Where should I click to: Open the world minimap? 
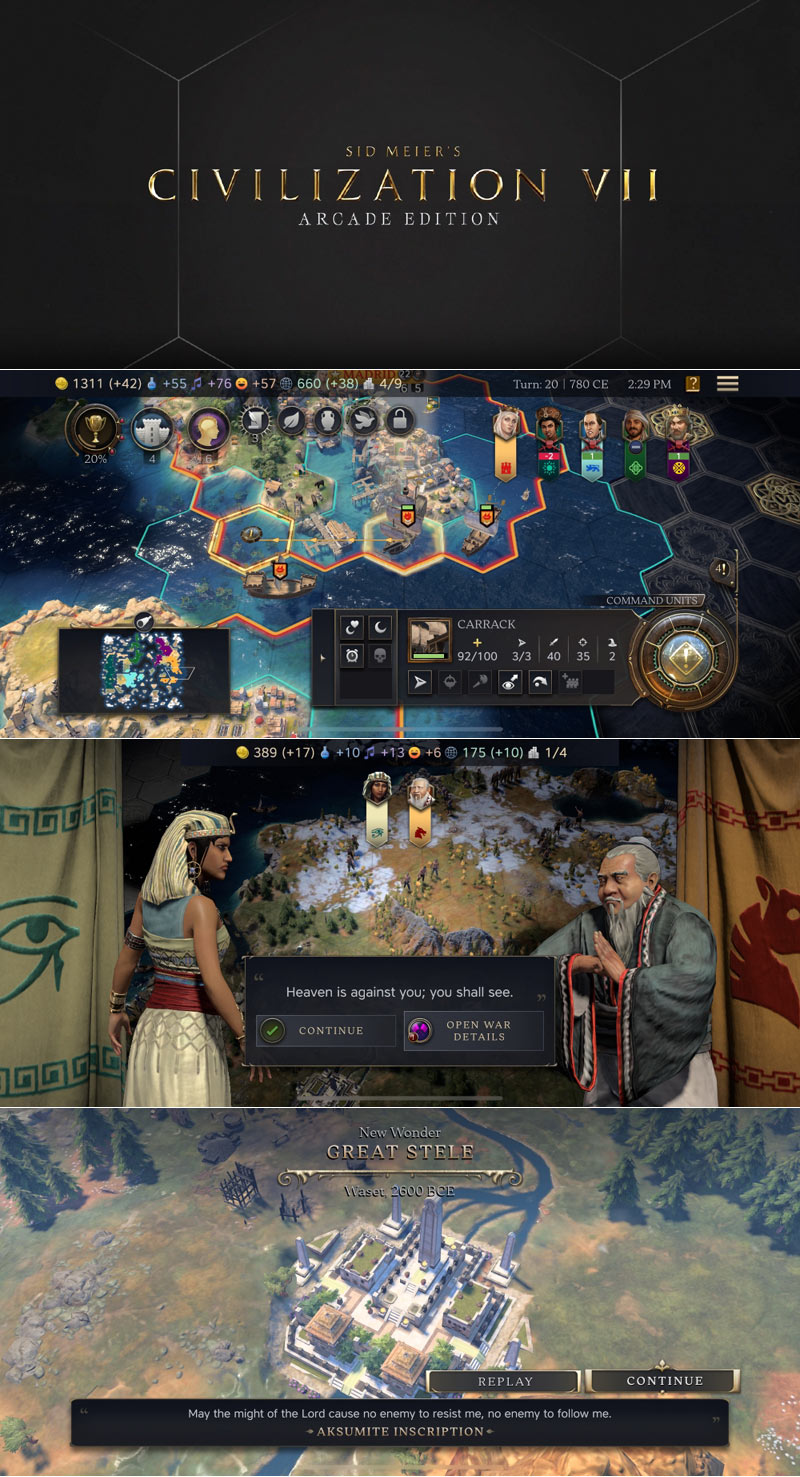point(143,669)
